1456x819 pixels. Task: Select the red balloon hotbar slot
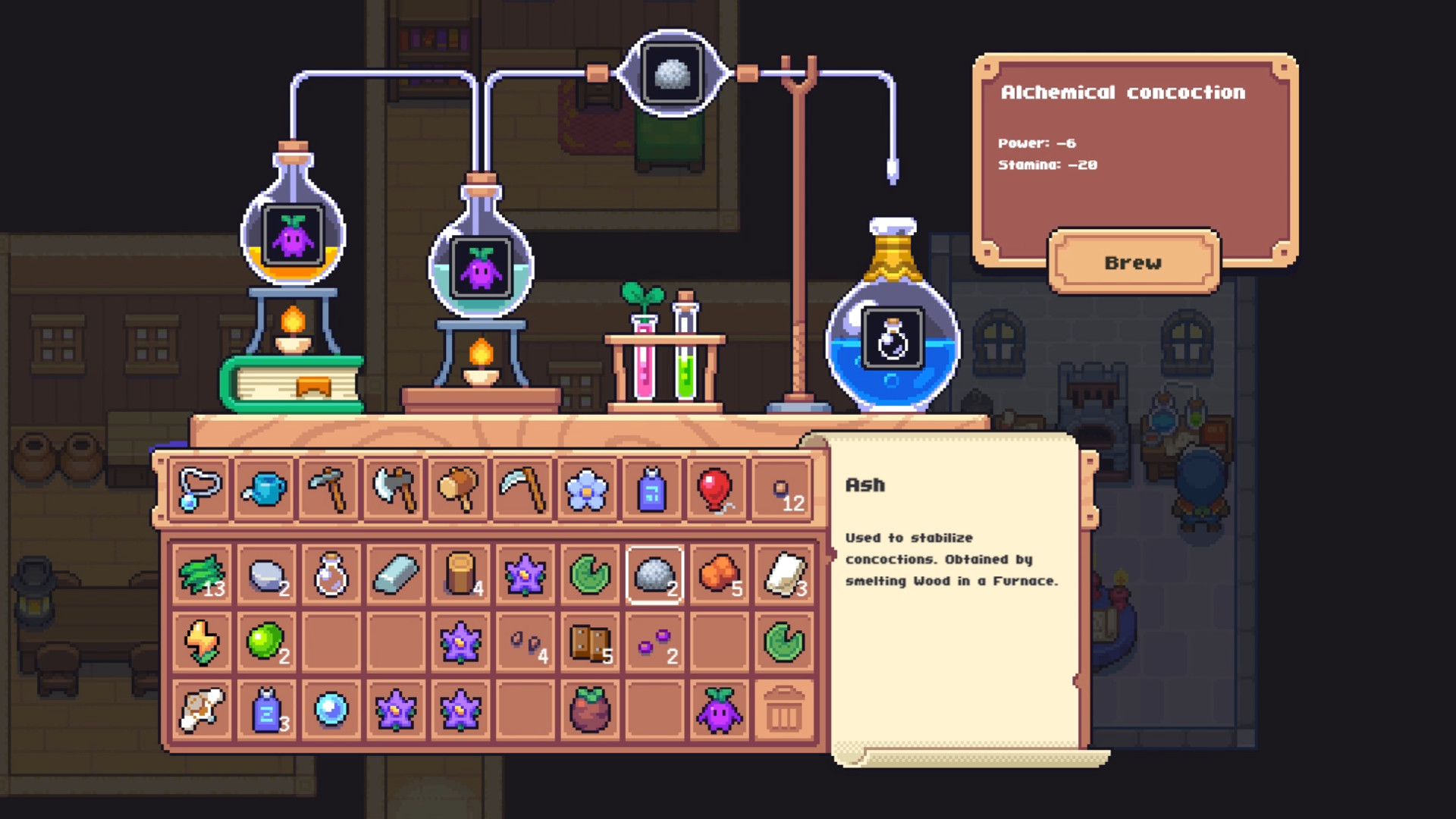tap(717, 489)
